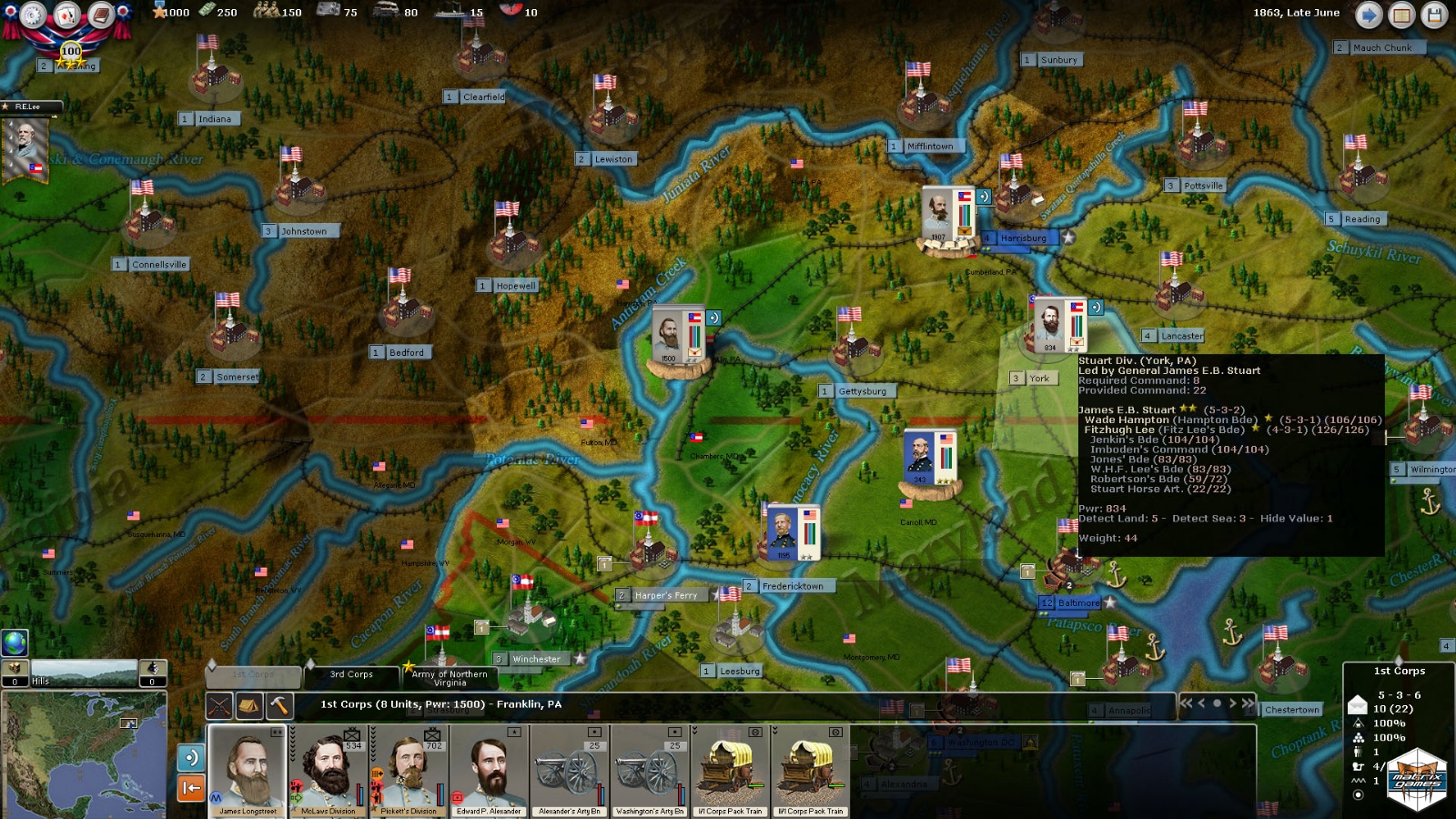Open the gear options button
Viewport: 1456px width, 819px height.
pos(34,15)
